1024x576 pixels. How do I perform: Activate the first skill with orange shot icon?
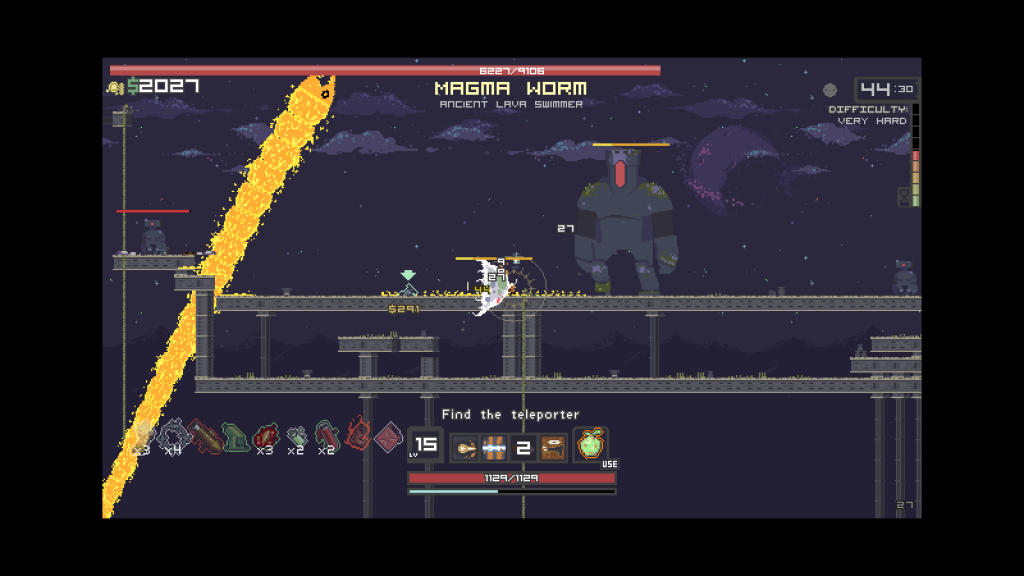tap(465, 447)
